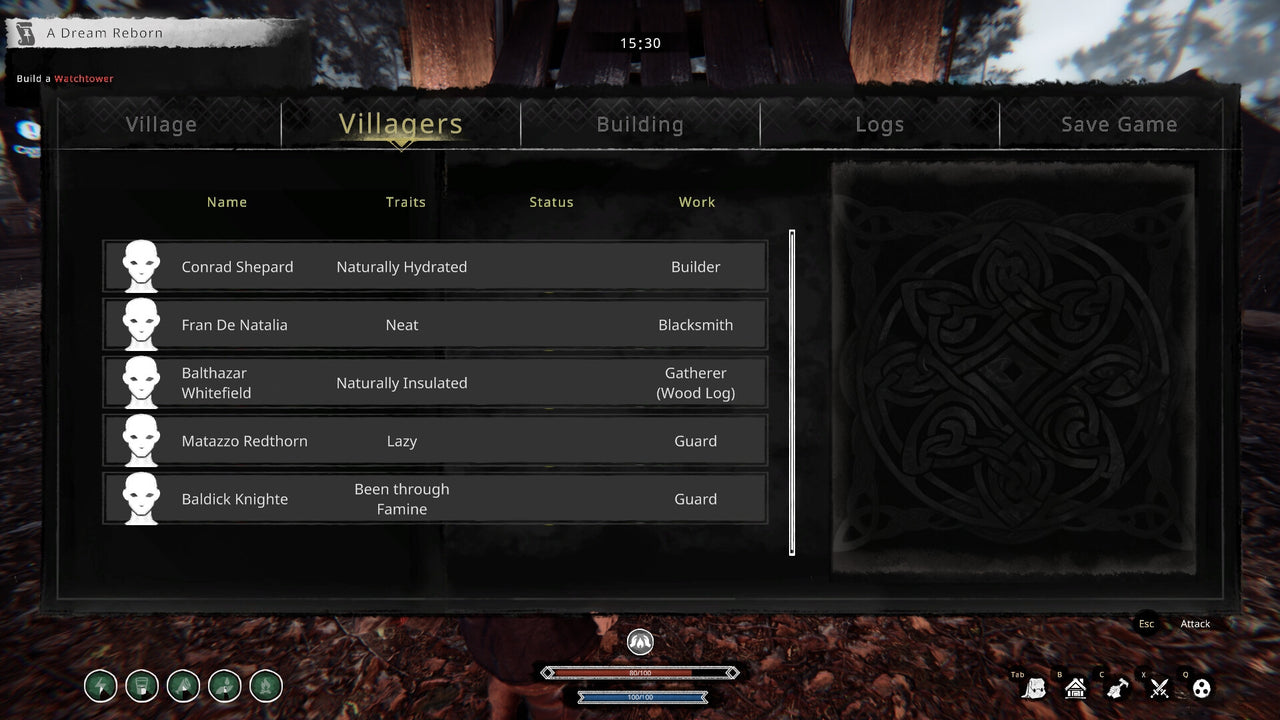Sort villagers by the Work column header
Screen dimensions: 1280x720
pyautogui.click(x=696, y=202)
